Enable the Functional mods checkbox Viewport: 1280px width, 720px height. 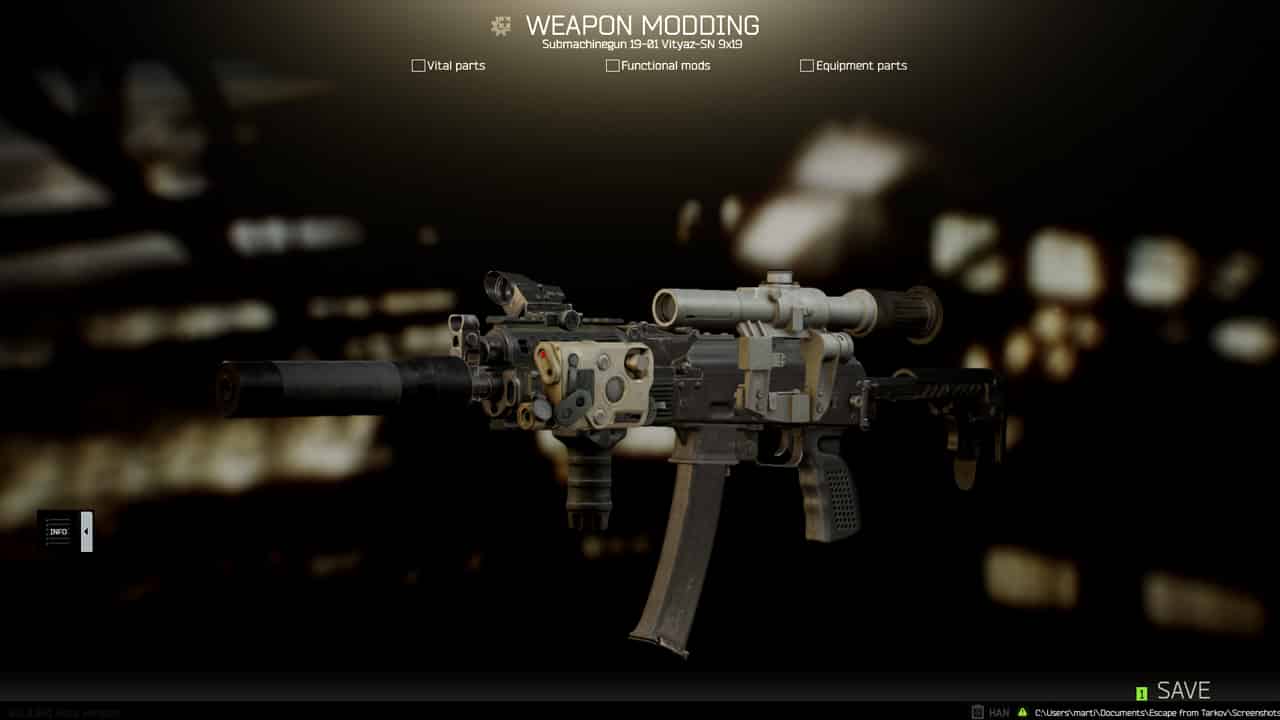pyautogui.click(x=612, y=65)
